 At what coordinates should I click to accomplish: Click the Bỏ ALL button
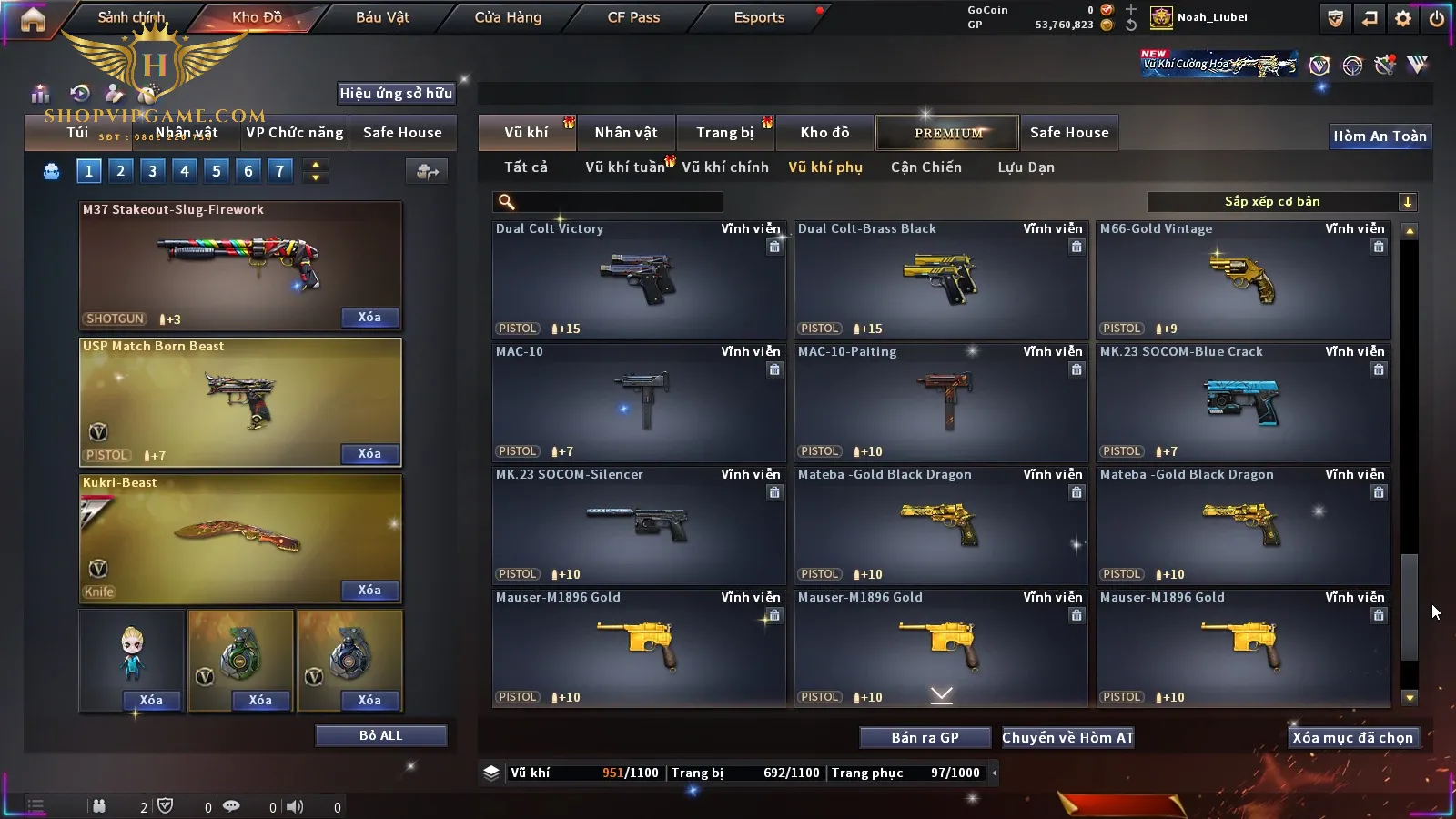380,735
